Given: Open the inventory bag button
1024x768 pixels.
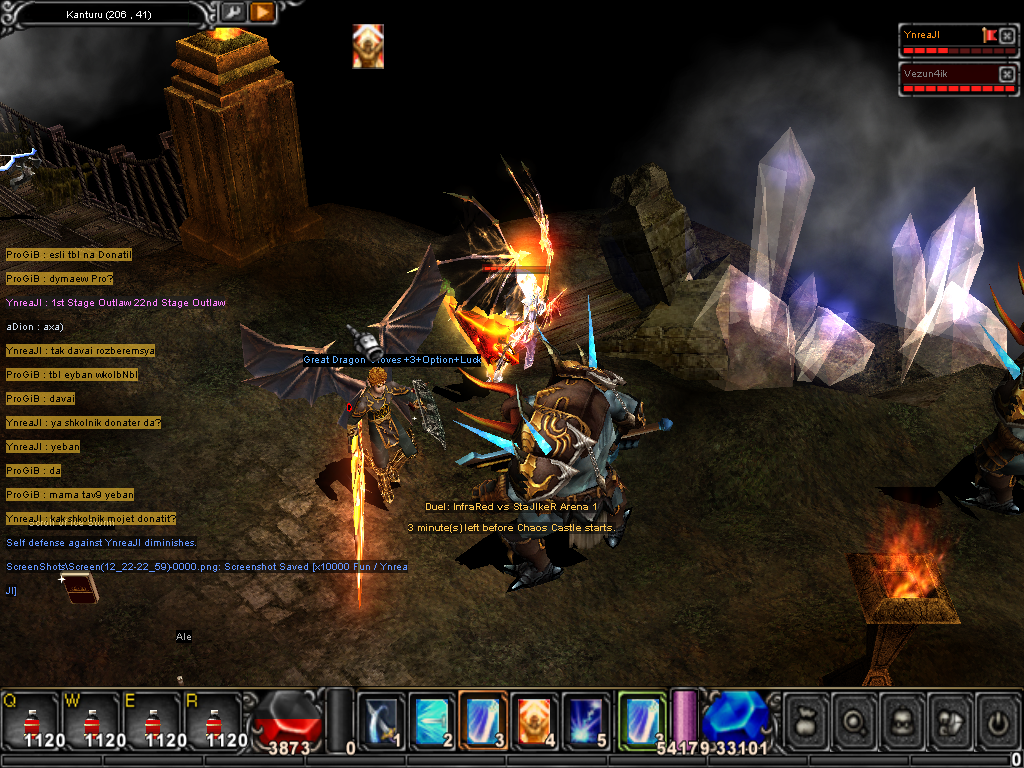Looking at the screenshot, I should tap(808, 718).
